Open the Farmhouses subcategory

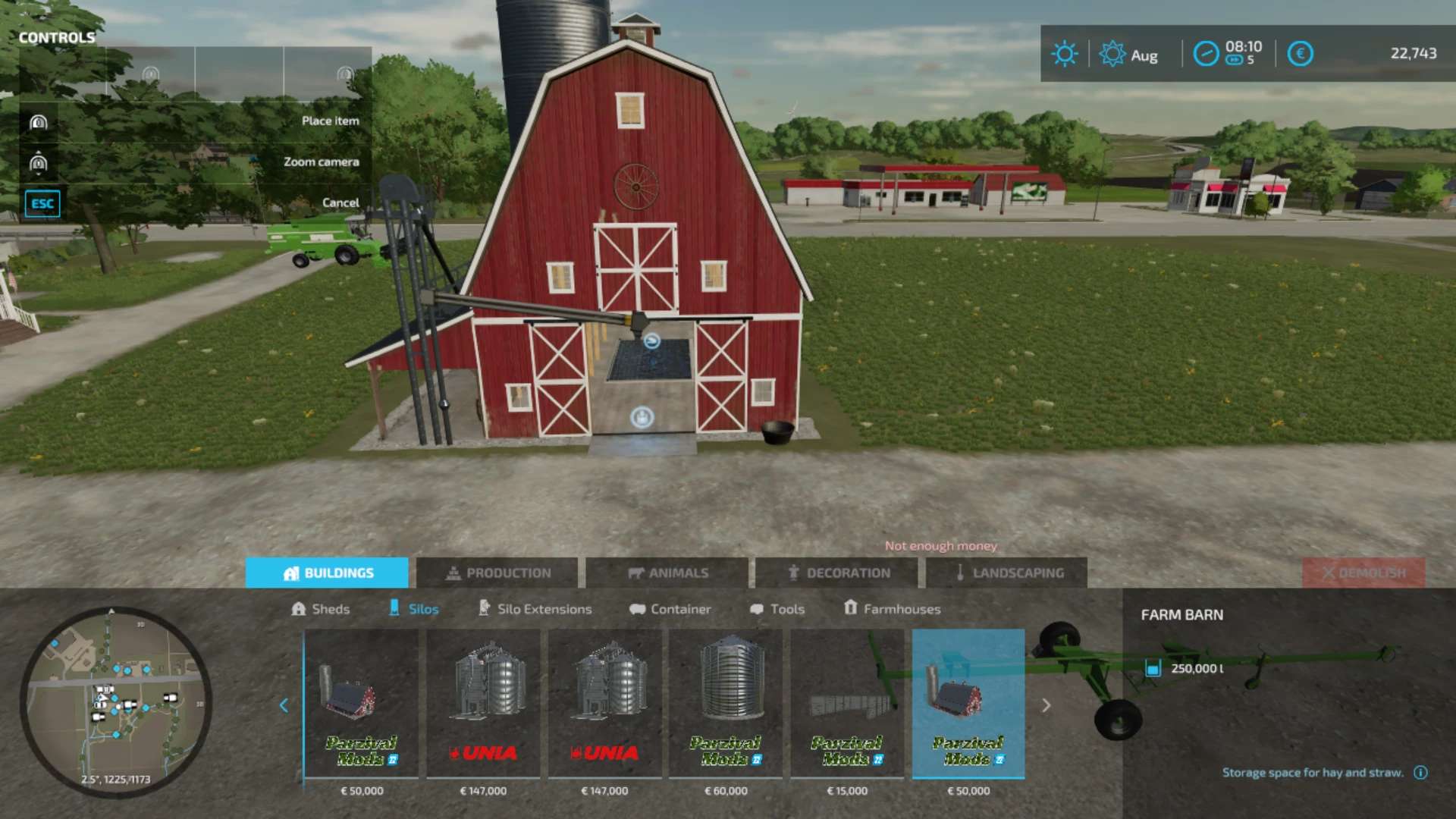tap(893, 609)
